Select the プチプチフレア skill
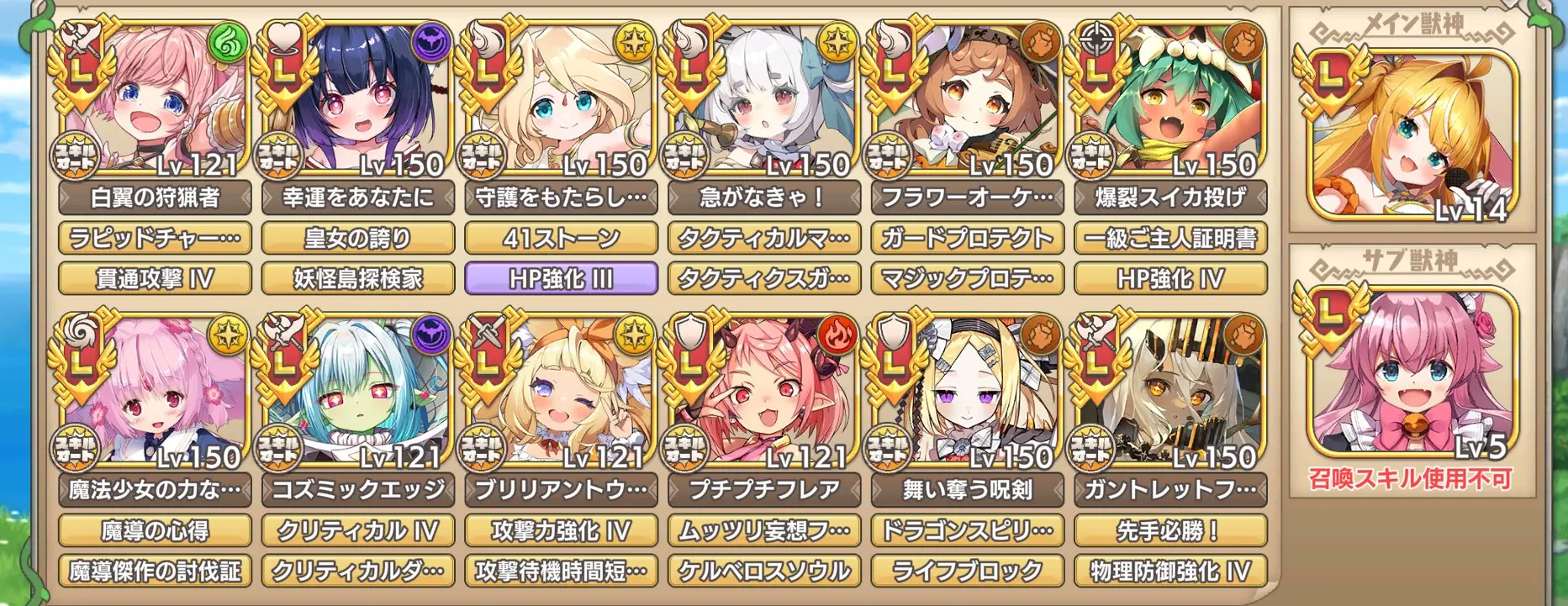Image resolution: width=1568 pixels, height=606 pixels. click(x=764, y=490)
